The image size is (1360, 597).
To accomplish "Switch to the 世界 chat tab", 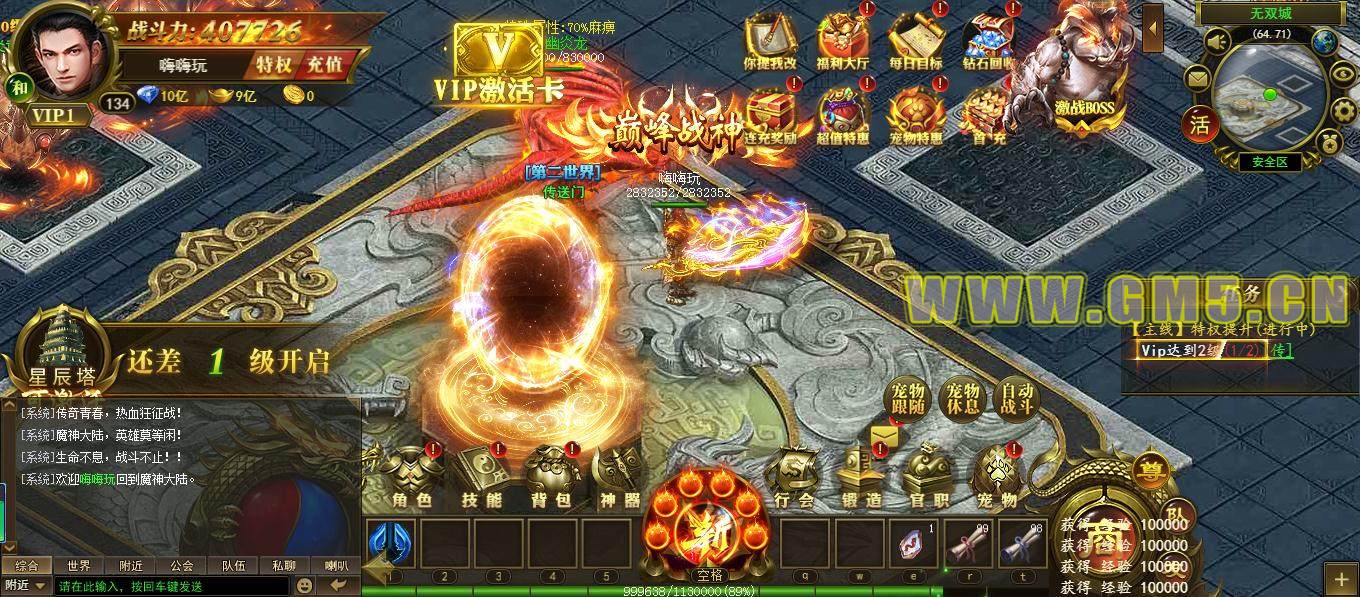I will (79, 566).
